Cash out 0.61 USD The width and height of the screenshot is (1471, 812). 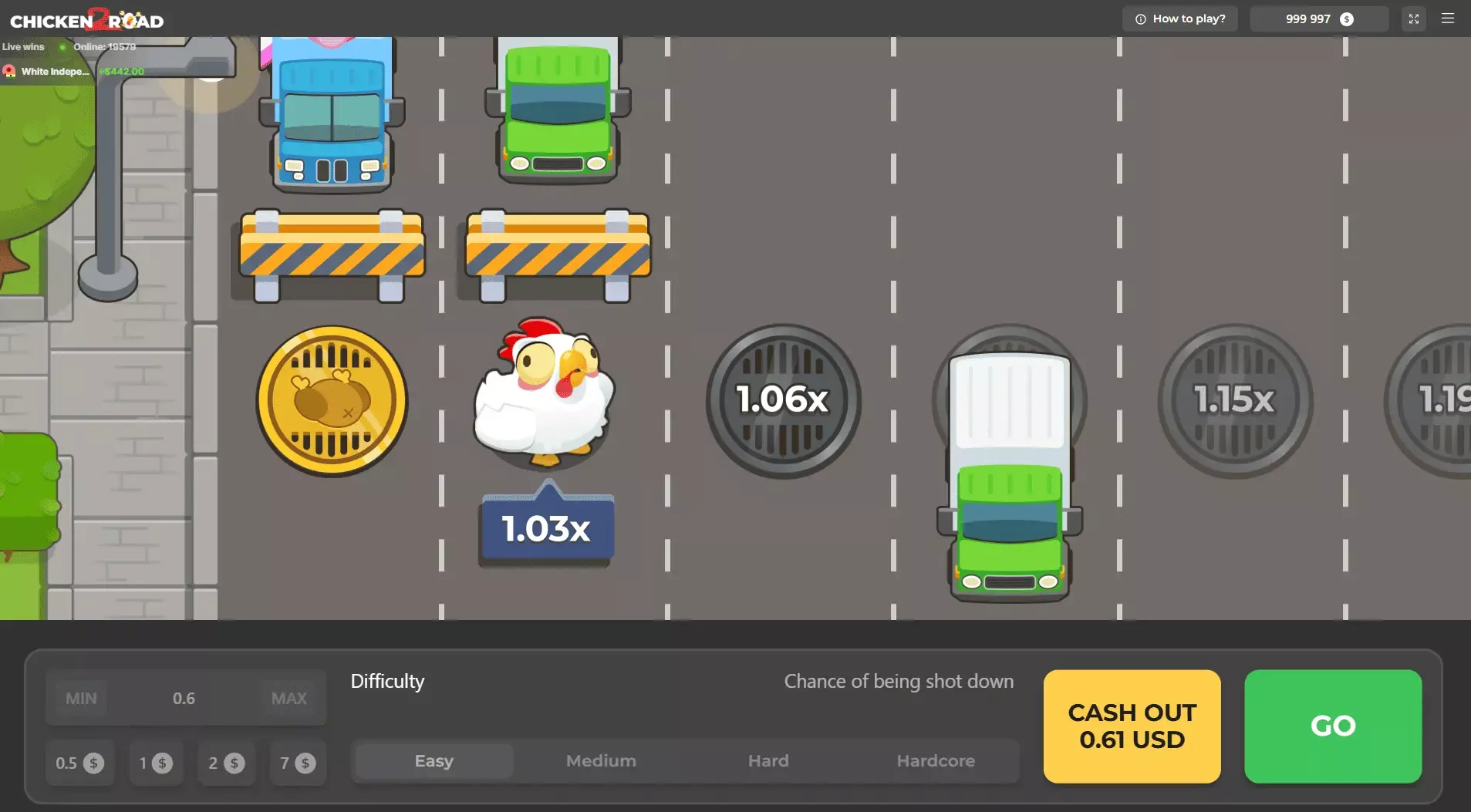(x=1131, y=726)
